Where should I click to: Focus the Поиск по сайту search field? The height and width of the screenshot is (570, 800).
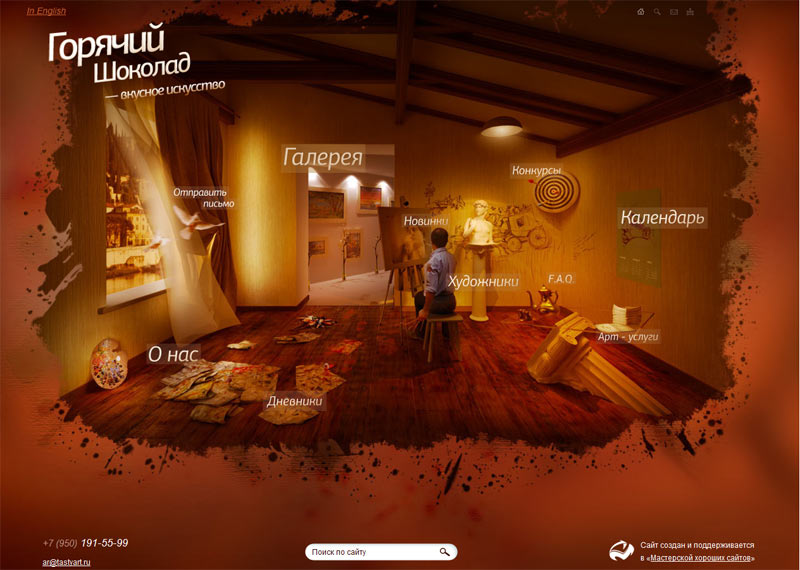(x=372, y=552)
